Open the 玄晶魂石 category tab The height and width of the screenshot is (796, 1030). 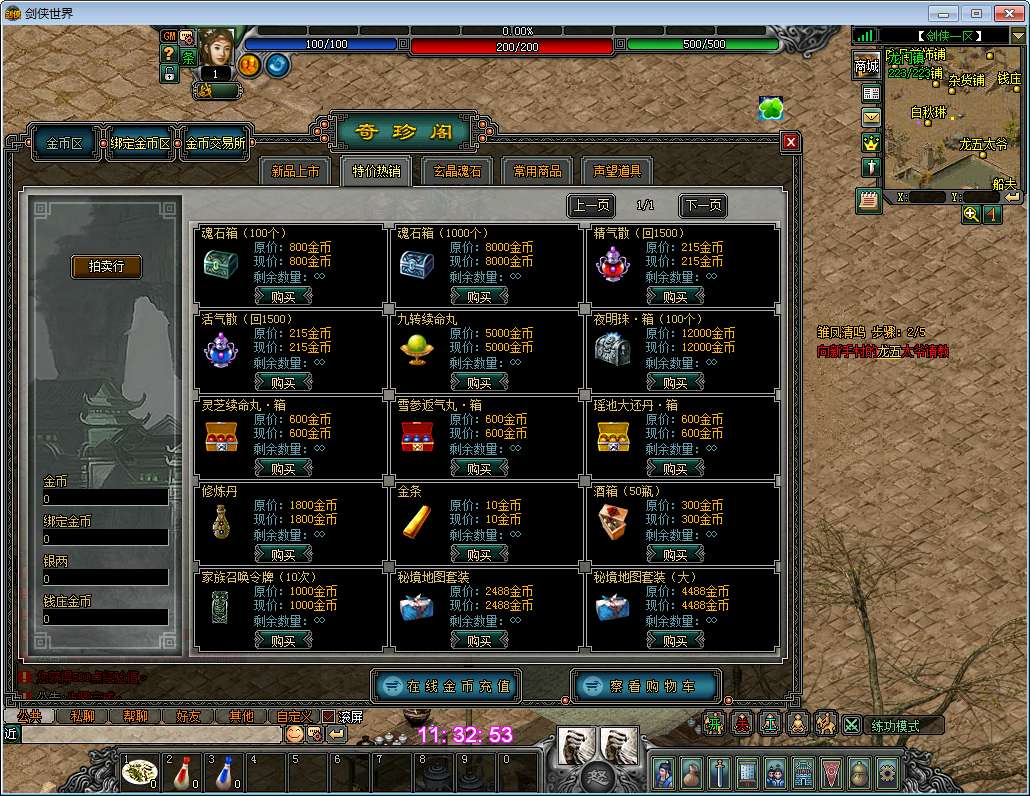click(457, 171)
